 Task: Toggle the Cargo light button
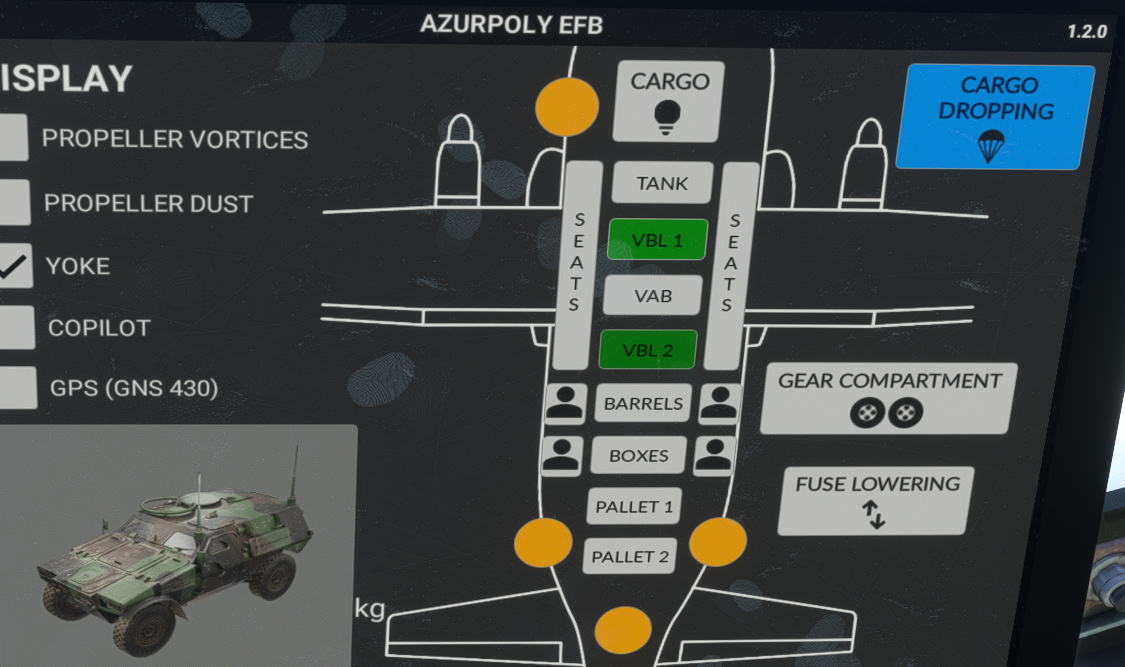(x=668, y=100)
